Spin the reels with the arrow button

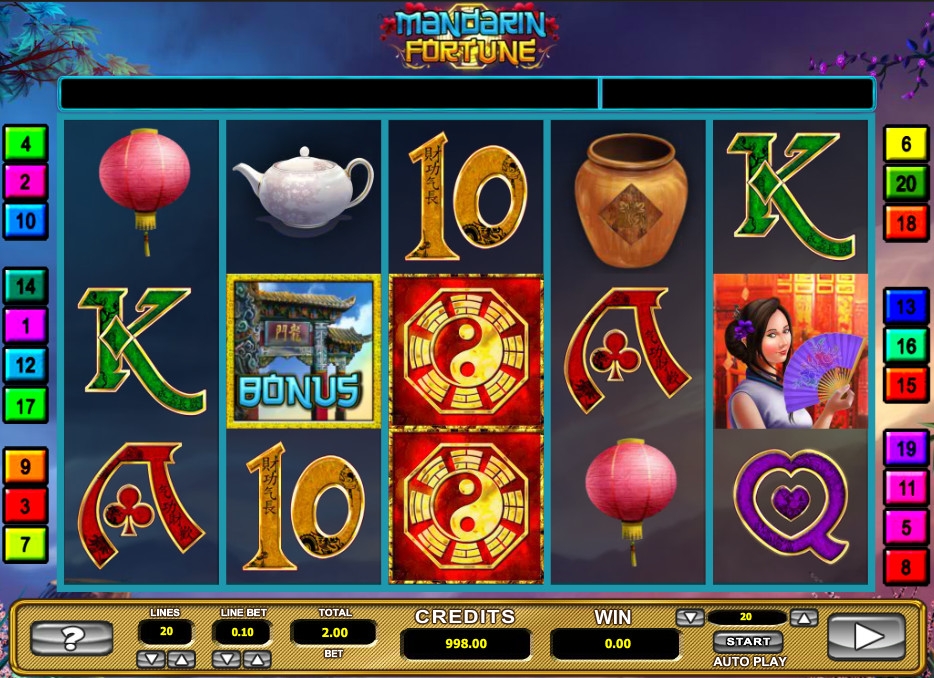click(866, 636)
